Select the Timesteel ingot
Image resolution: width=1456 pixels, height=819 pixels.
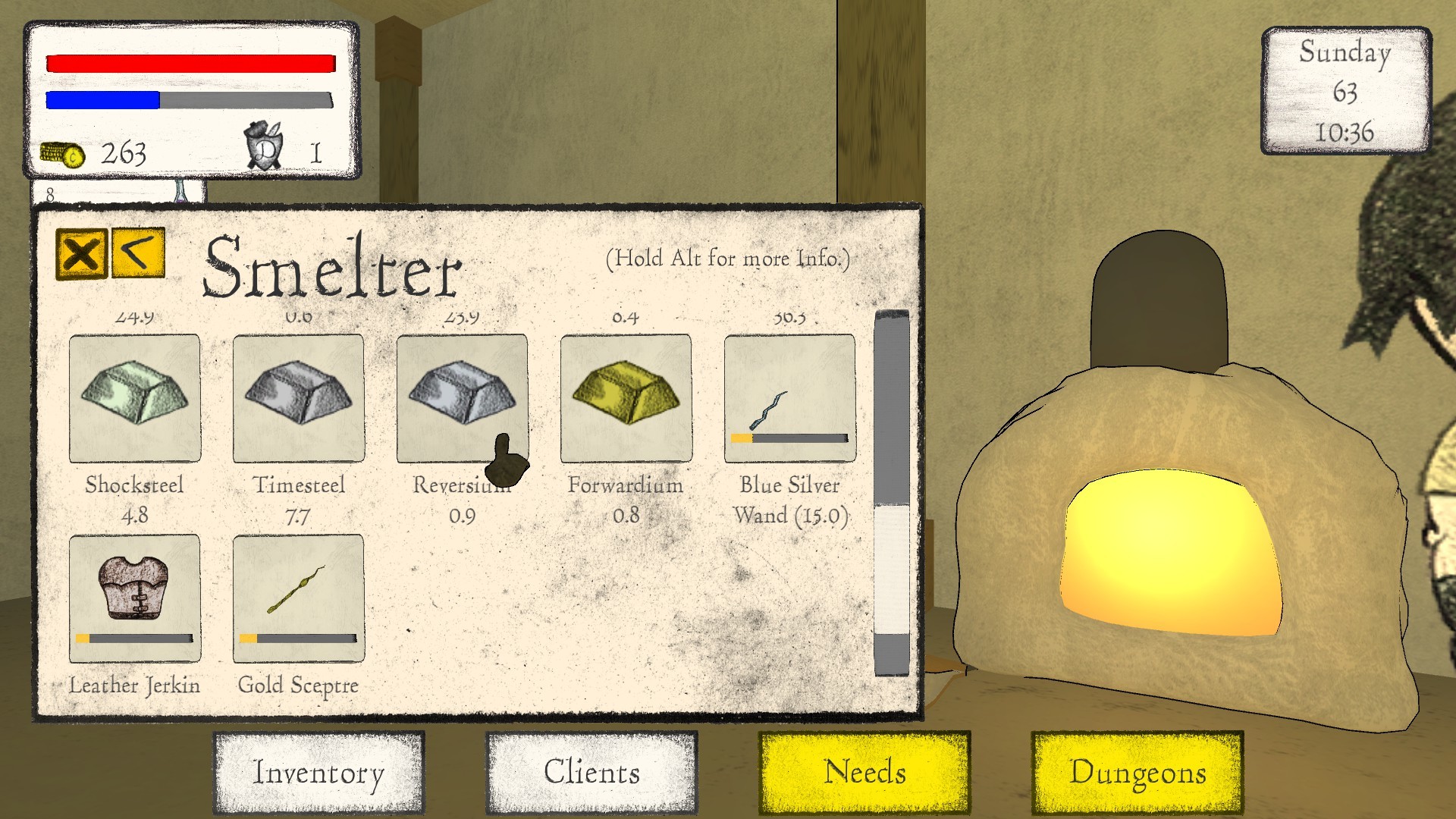298,397
